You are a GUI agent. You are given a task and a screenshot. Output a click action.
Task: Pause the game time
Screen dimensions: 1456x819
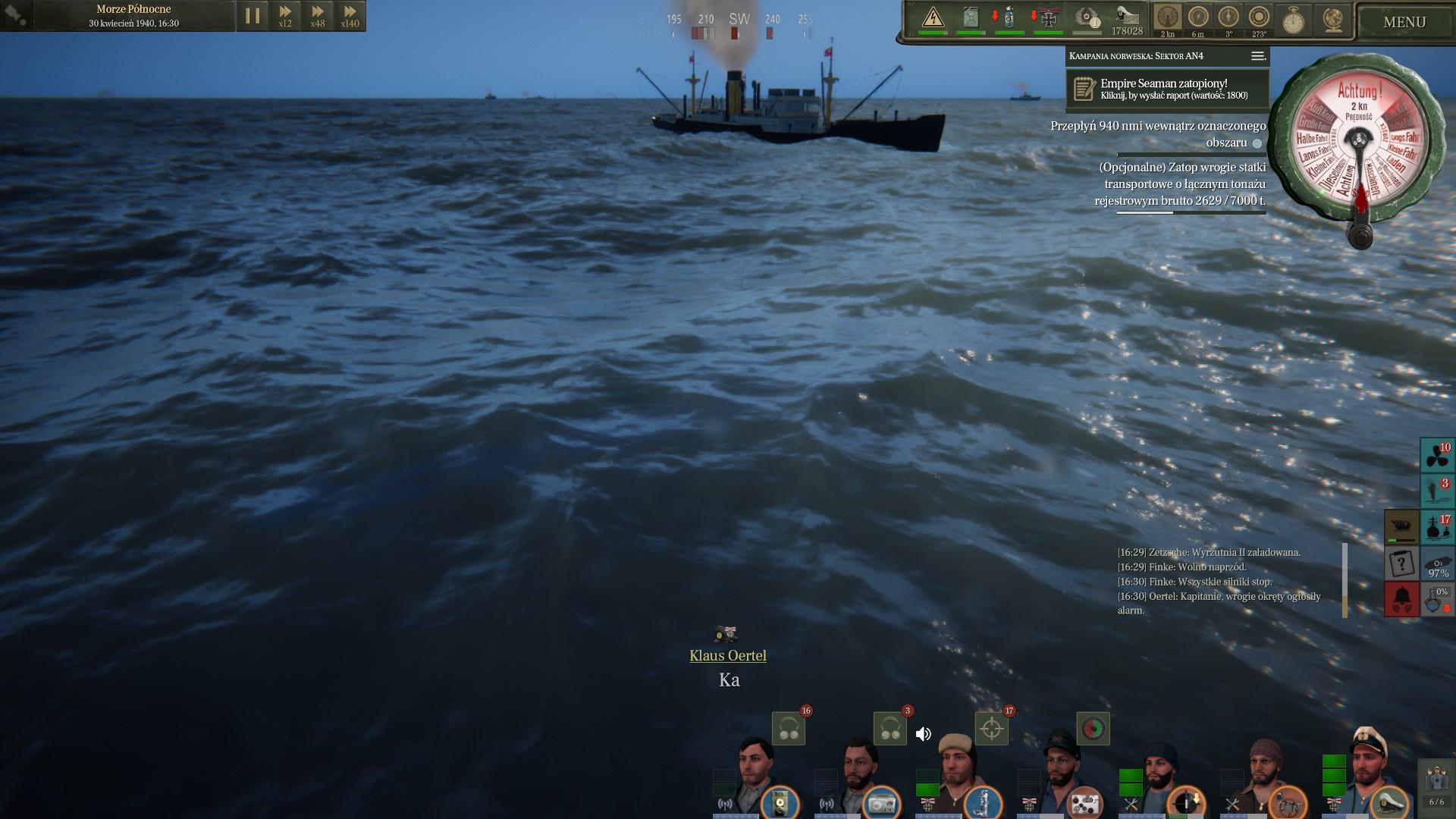pyautogui.click(x=253, y=16)
